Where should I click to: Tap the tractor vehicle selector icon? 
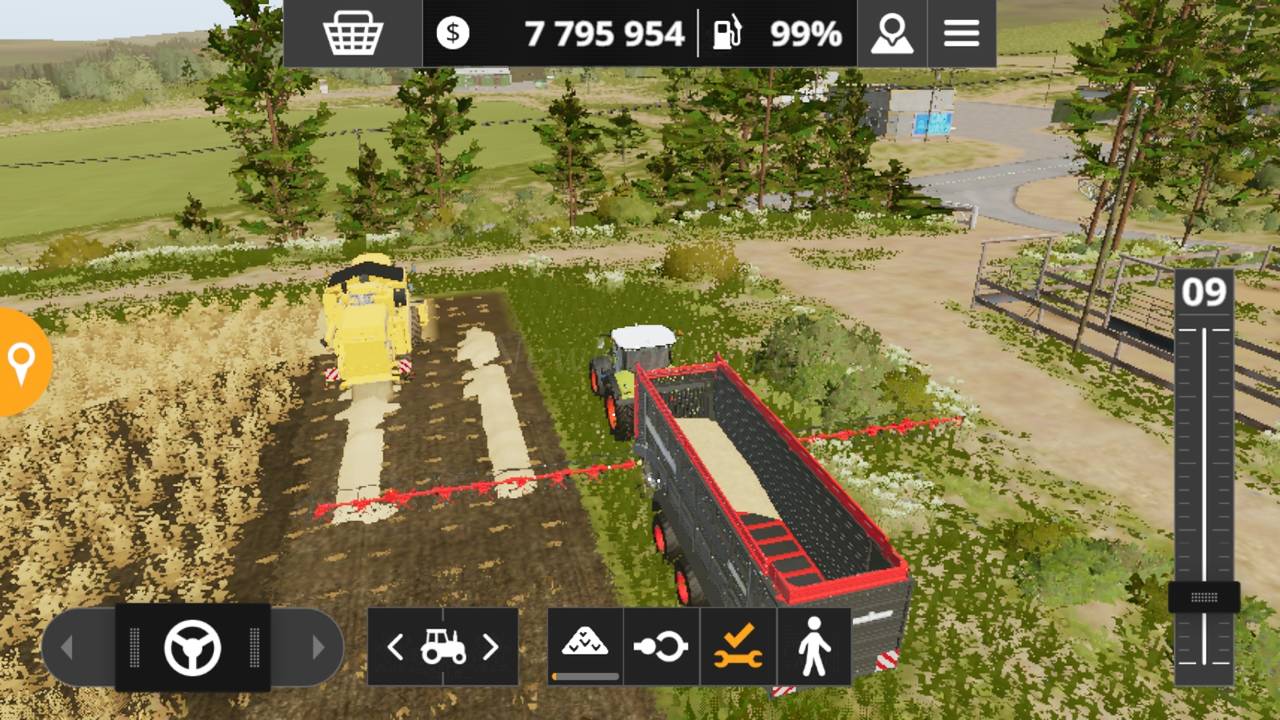tap(443, 647)
